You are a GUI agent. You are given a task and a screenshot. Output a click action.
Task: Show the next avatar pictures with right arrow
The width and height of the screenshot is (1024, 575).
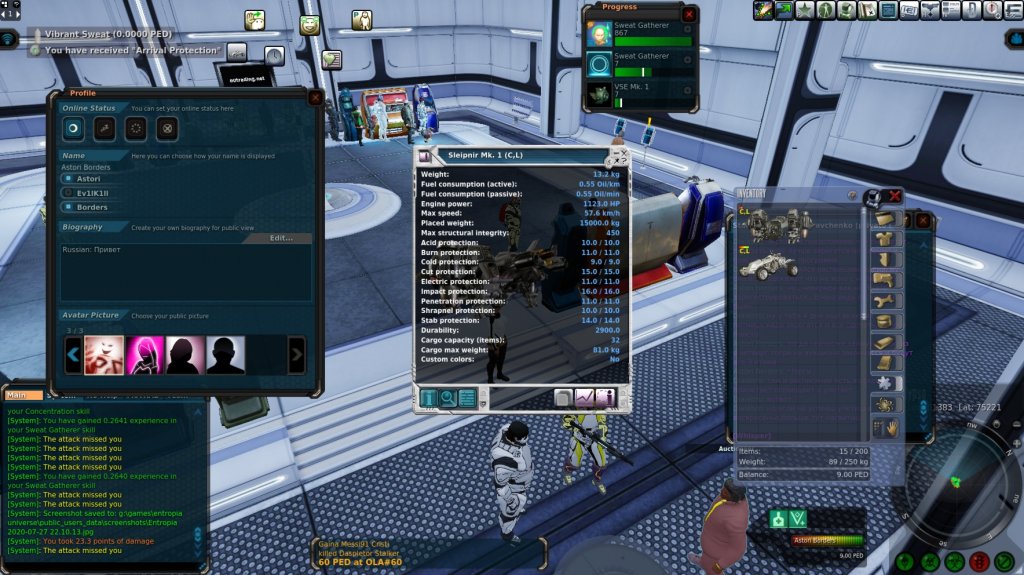296,354
